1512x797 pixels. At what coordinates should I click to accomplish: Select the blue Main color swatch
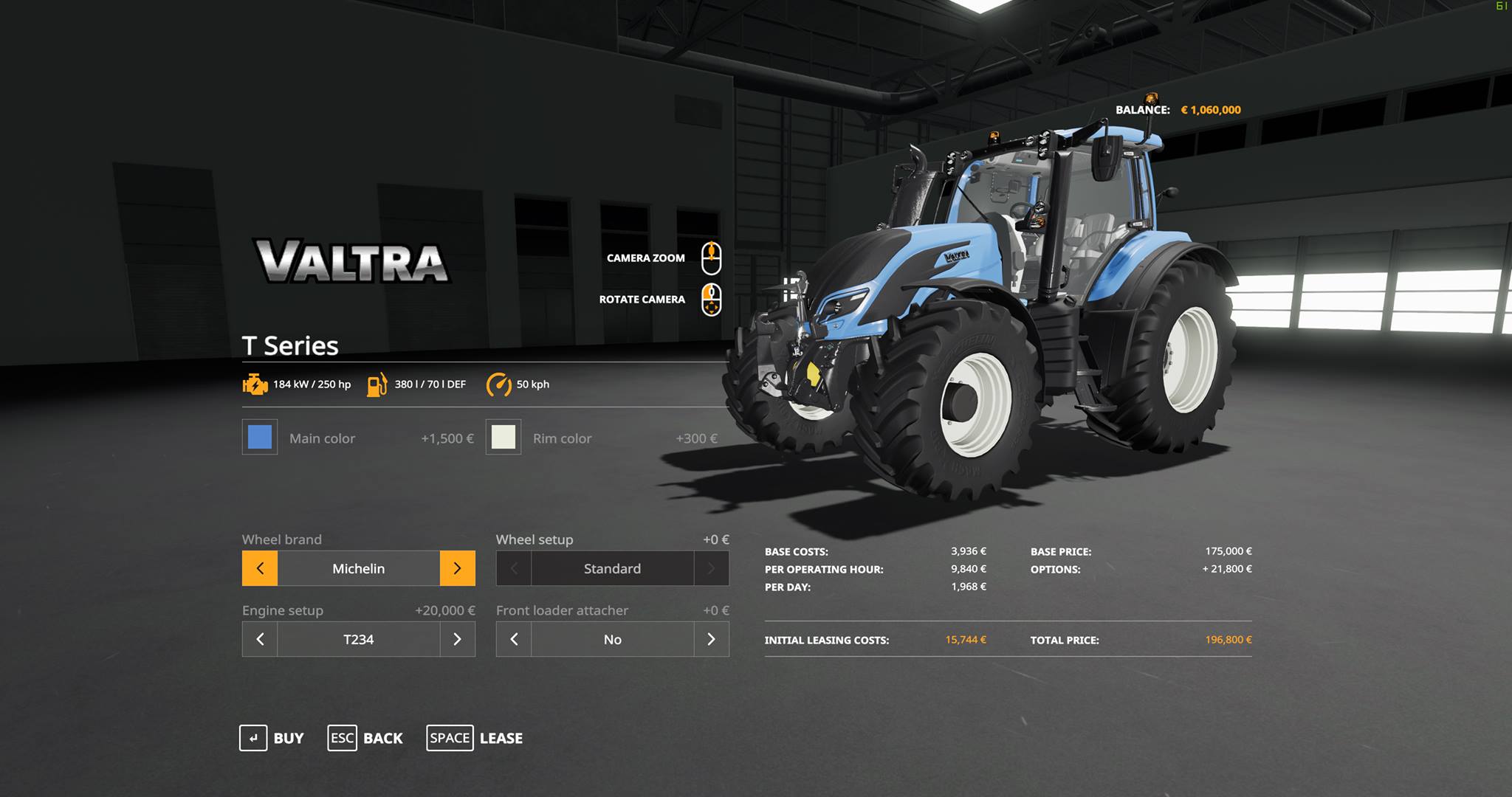[x=260, y=438]
